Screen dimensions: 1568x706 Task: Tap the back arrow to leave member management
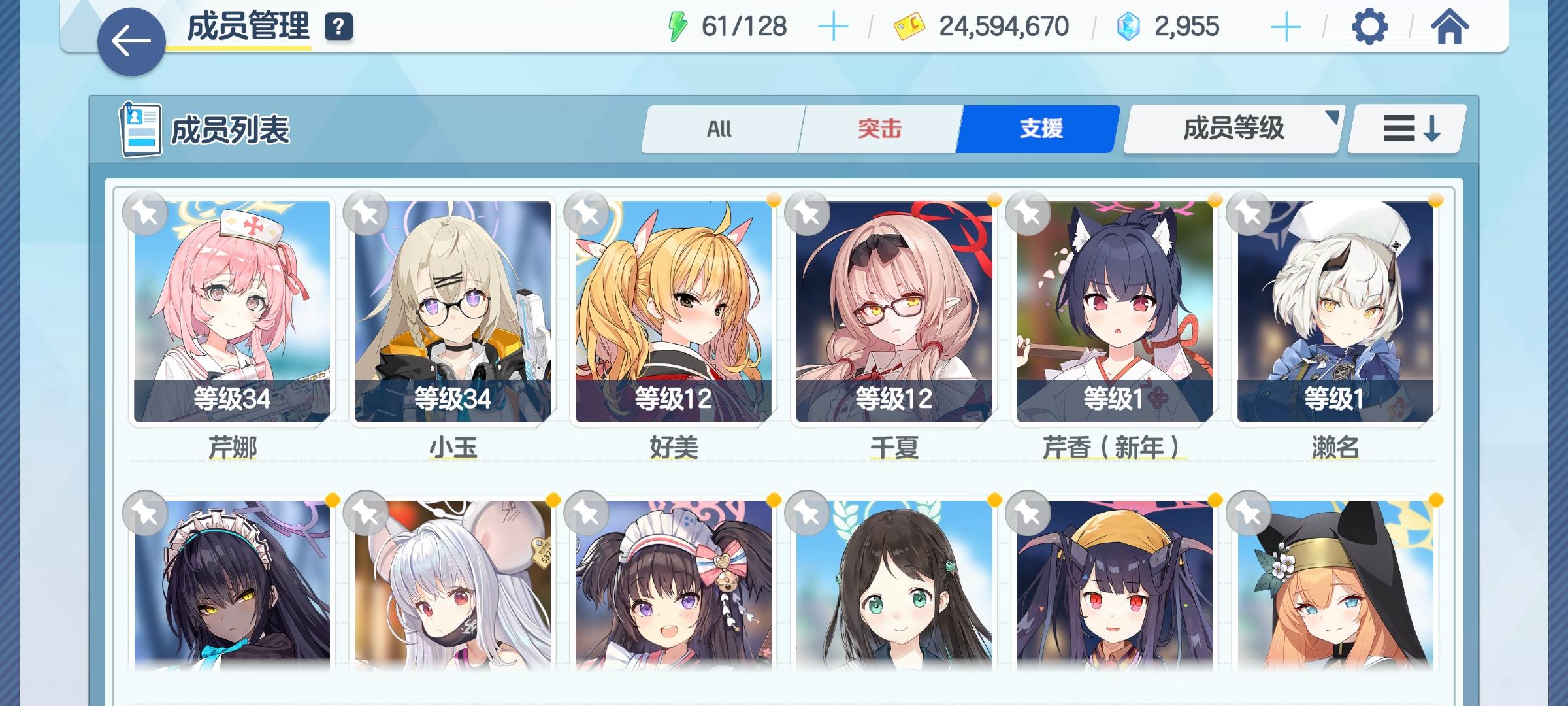[131, 41]
